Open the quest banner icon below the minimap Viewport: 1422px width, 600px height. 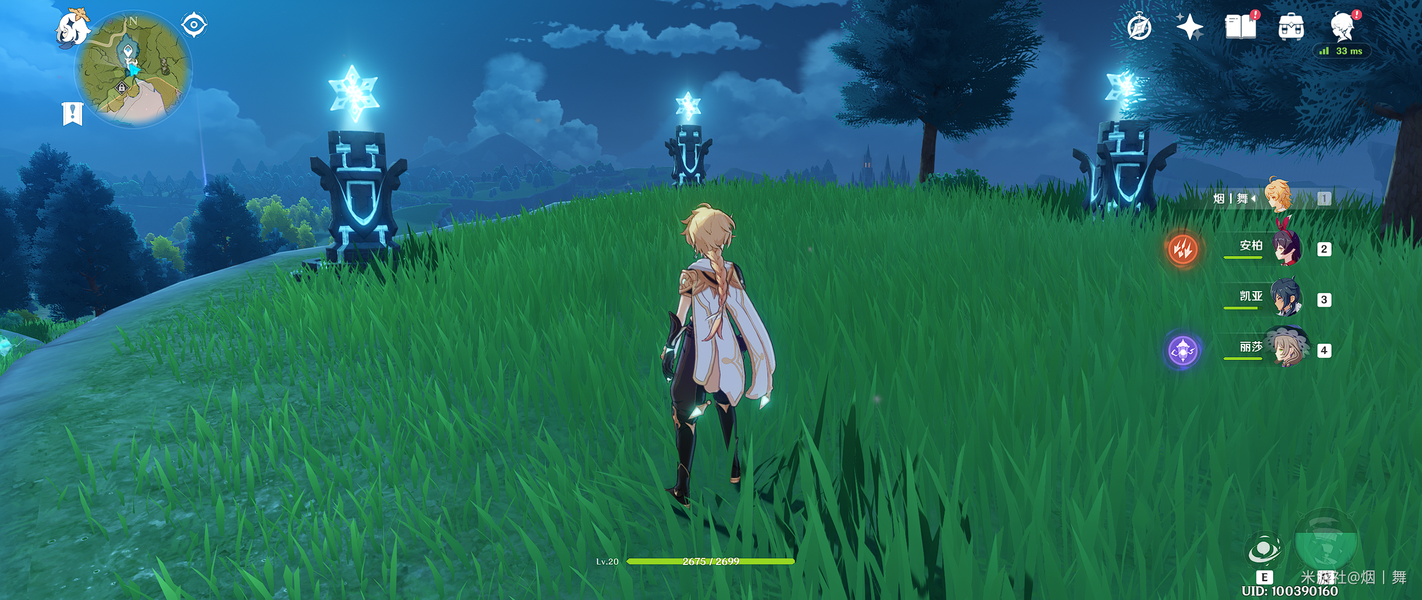pyautogui.click(x=72, y=113)
